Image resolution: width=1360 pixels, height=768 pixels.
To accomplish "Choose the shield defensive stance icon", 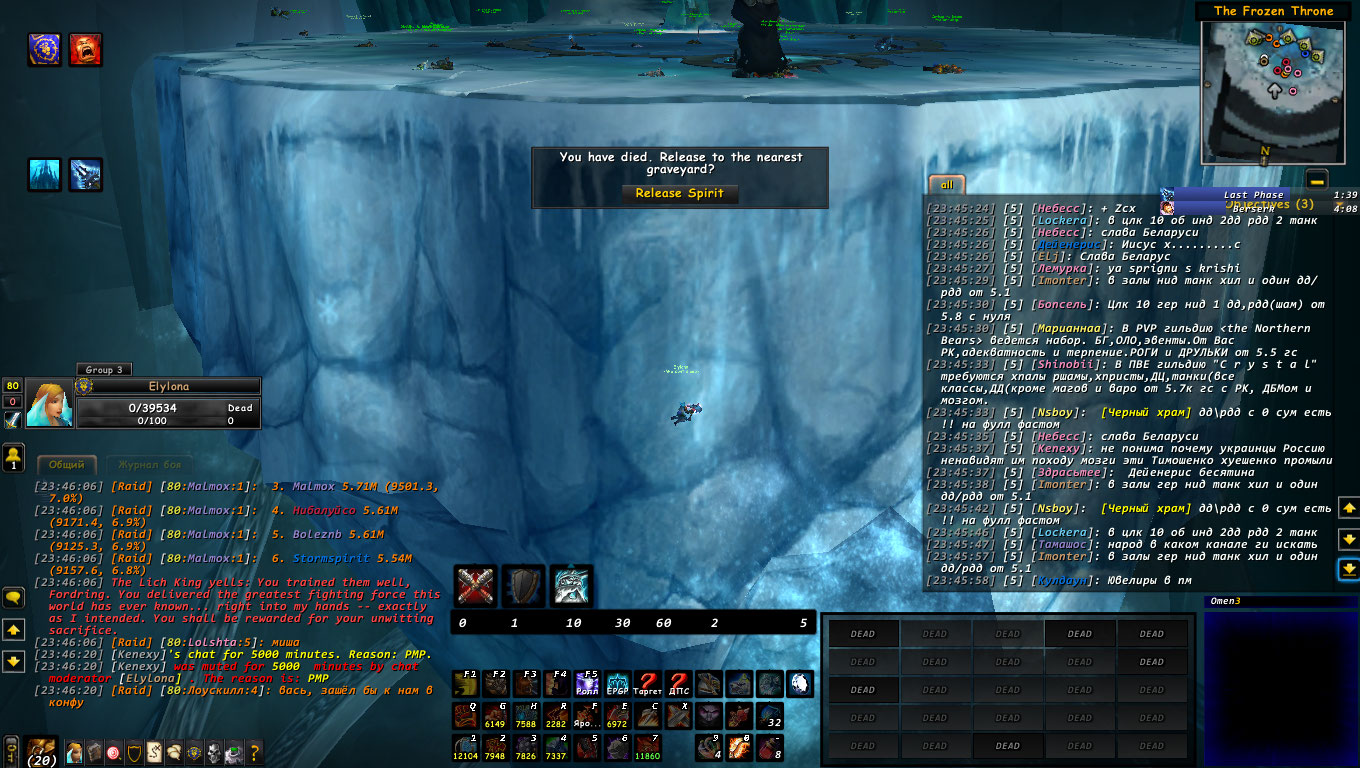I will pos(523,585).
